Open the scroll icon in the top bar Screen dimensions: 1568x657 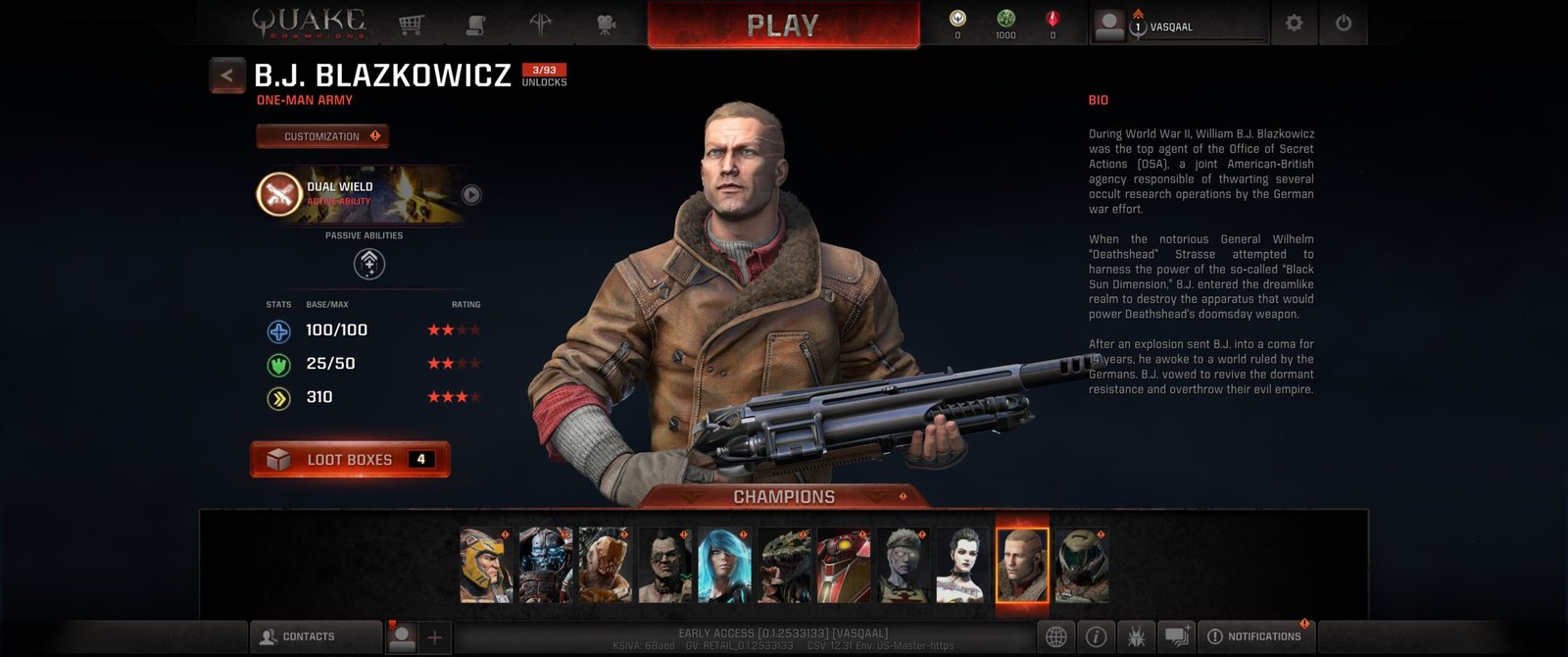[x=475, y=25]
